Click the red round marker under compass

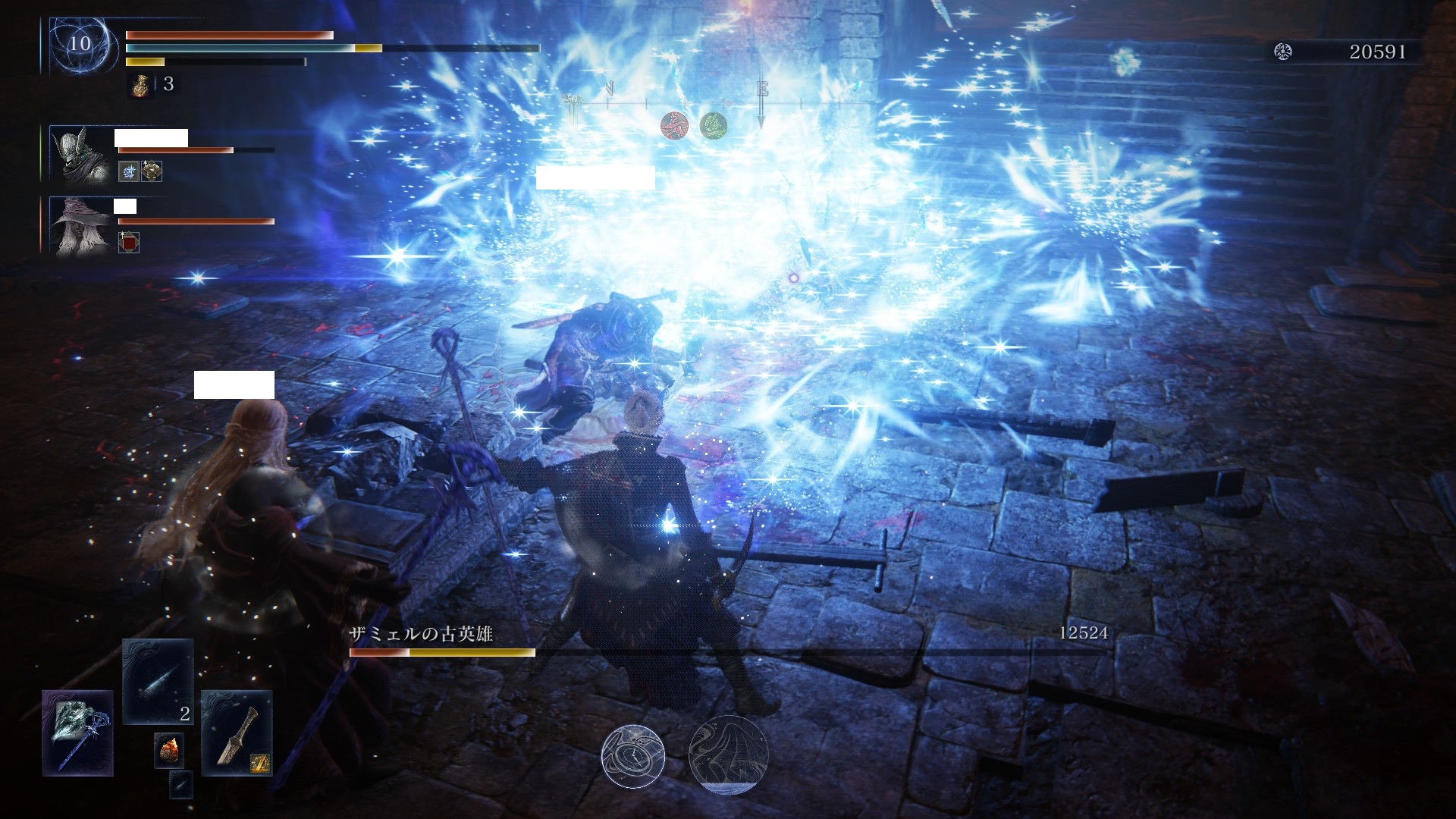point(673,125)
